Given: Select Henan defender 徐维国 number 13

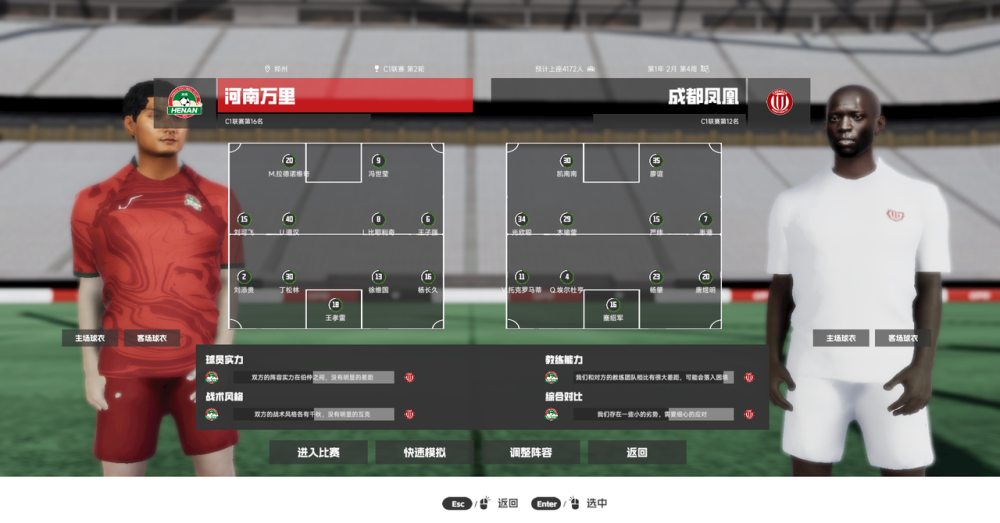Looking at the screenshot, I should pos(378,277).
